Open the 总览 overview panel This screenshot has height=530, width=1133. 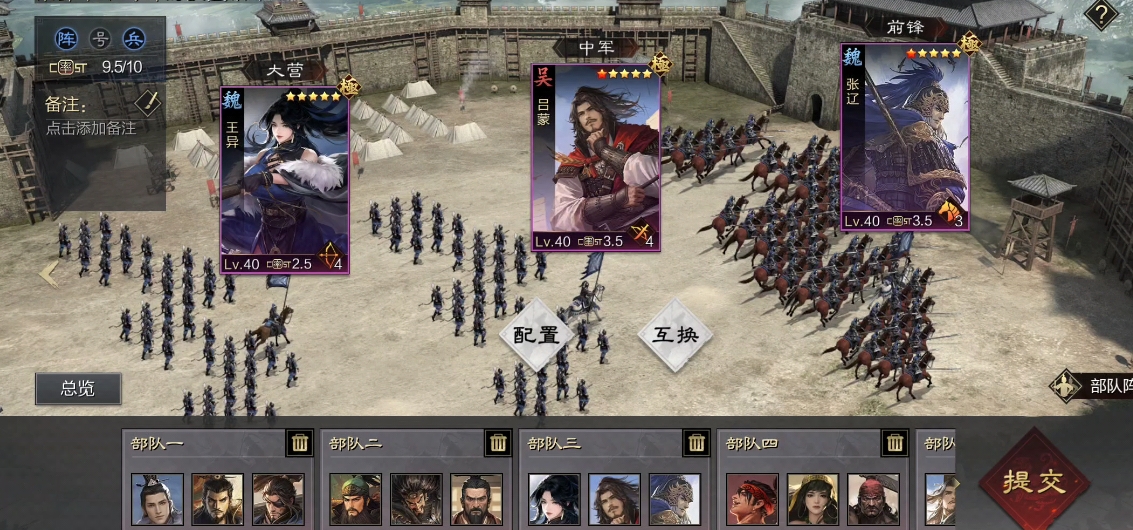(78, 388)
